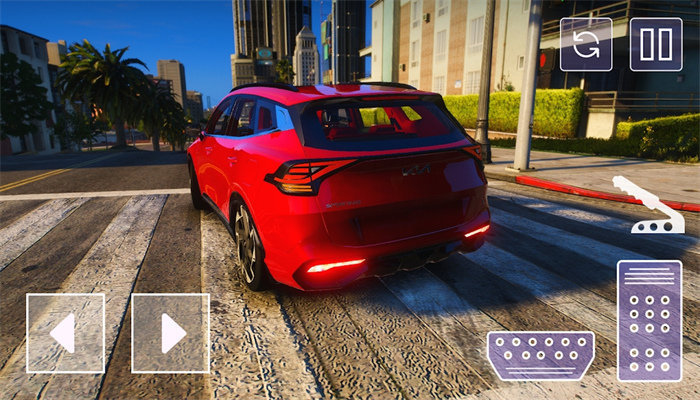Step on the tall gas pedal
Screen dimensions: 700x400
649,320
